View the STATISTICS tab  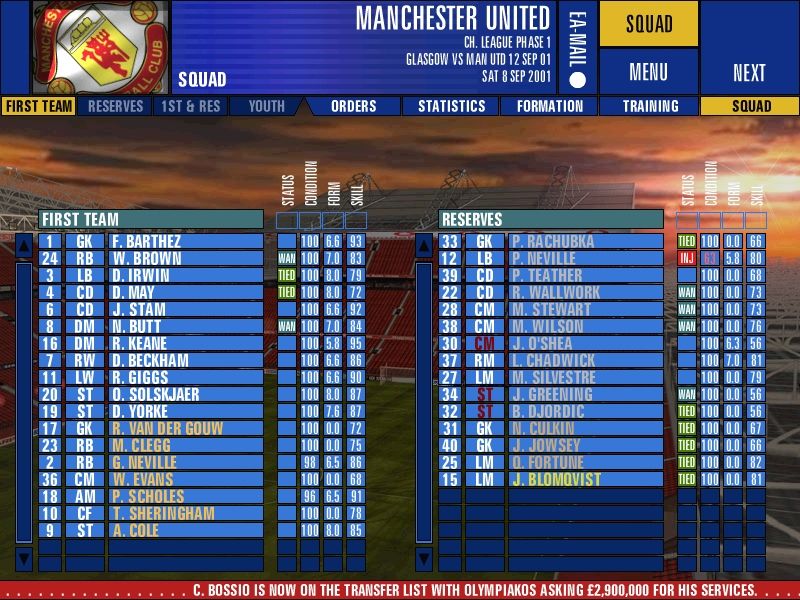(x=451, y=106)
